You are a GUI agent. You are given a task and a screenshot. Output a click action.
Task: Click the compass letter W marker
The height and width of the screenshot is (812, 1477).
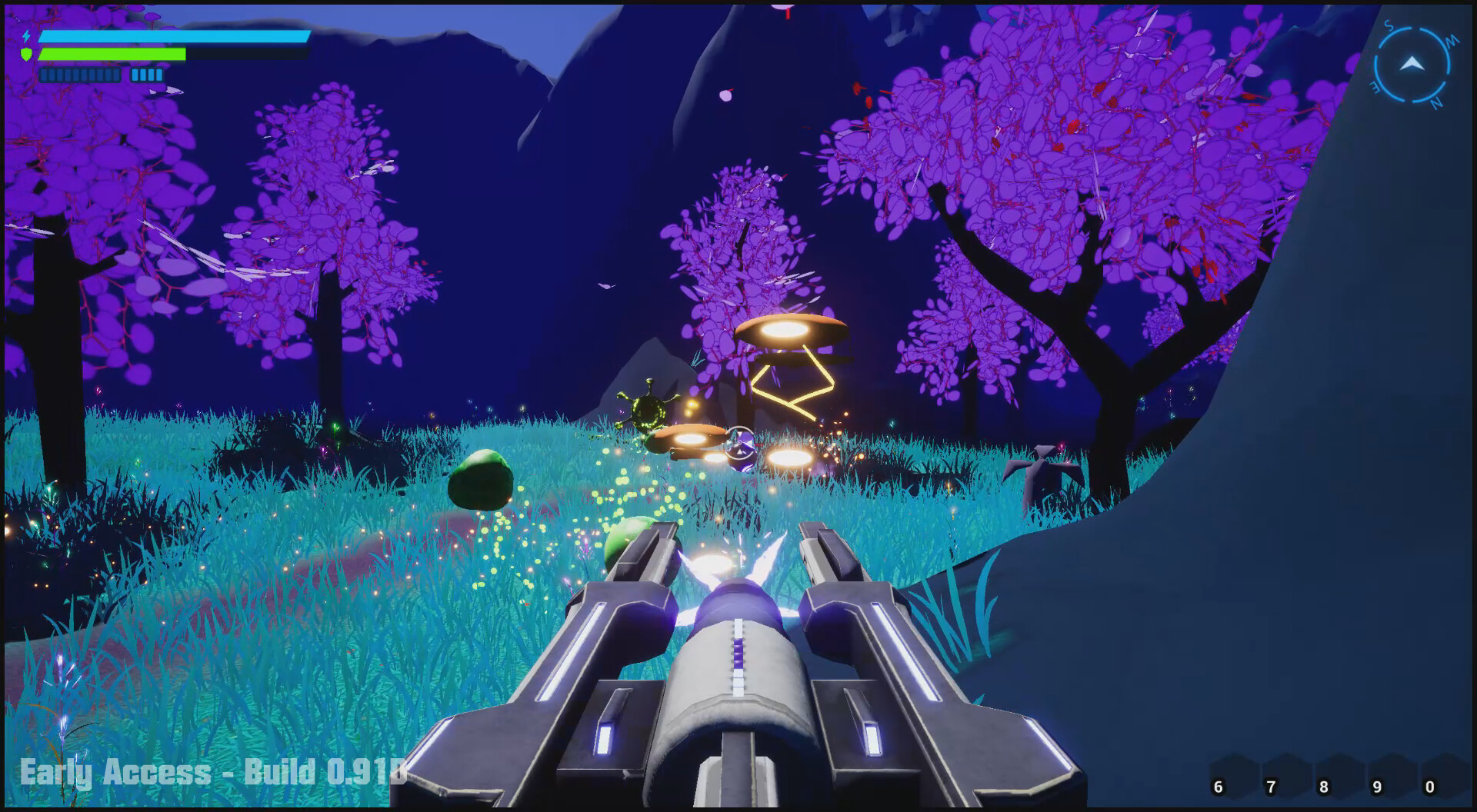[x=1452, y=41]
